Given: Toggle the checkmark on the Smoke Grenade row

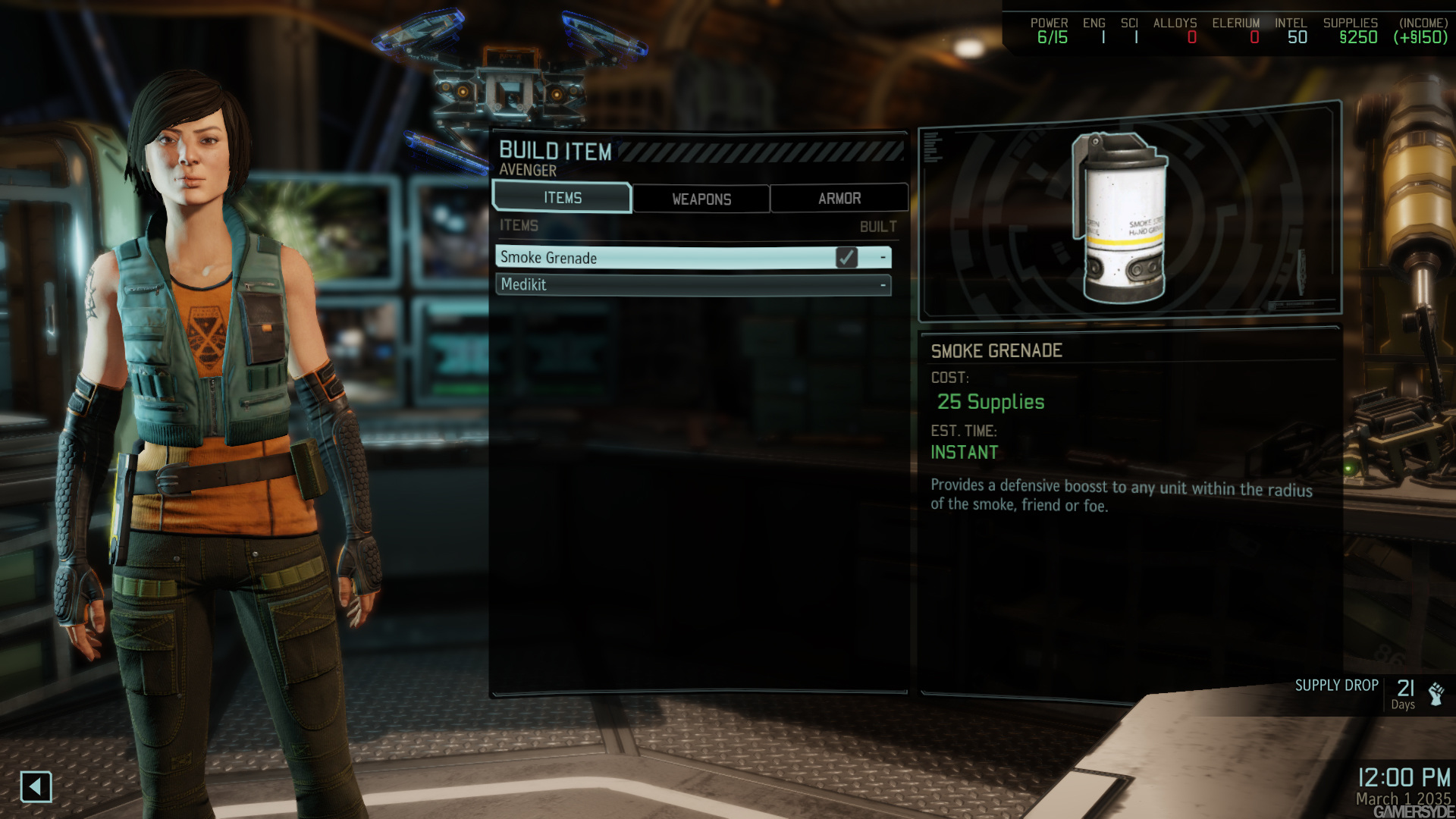Looking at the screenshot, I should [847, 259].
